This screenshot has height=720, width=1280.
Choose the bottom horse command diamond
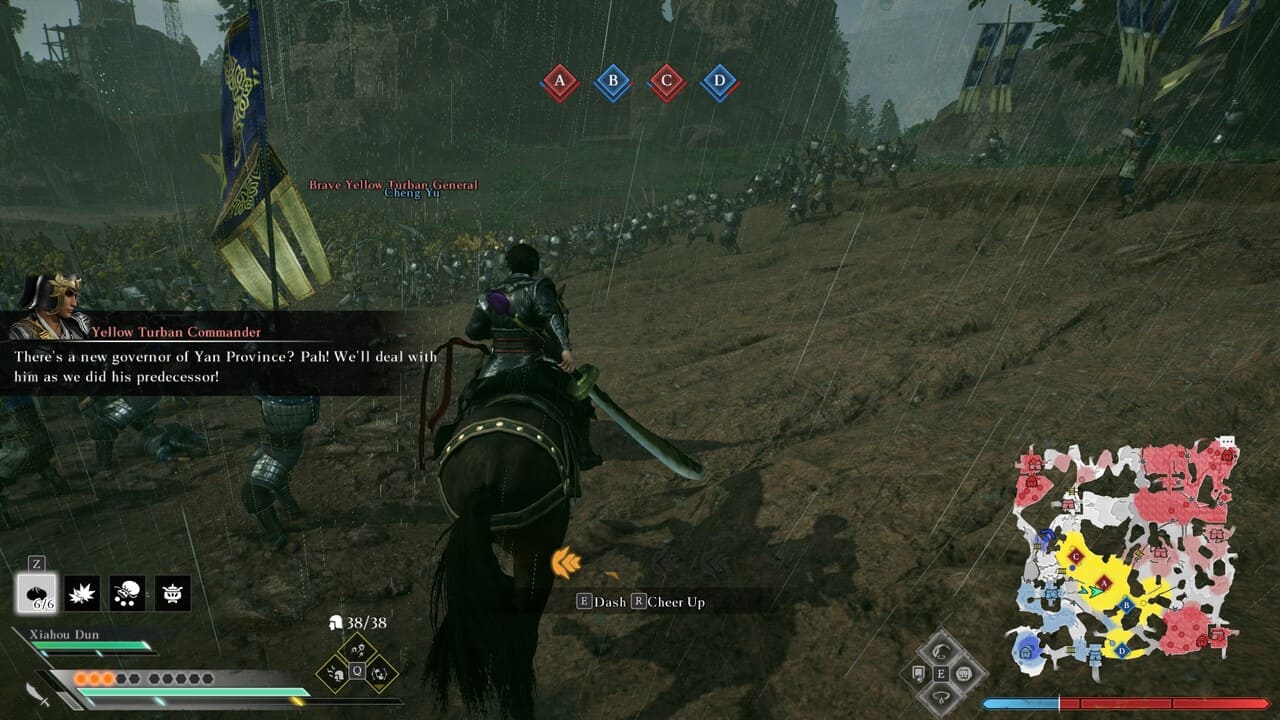pos(941,696)
